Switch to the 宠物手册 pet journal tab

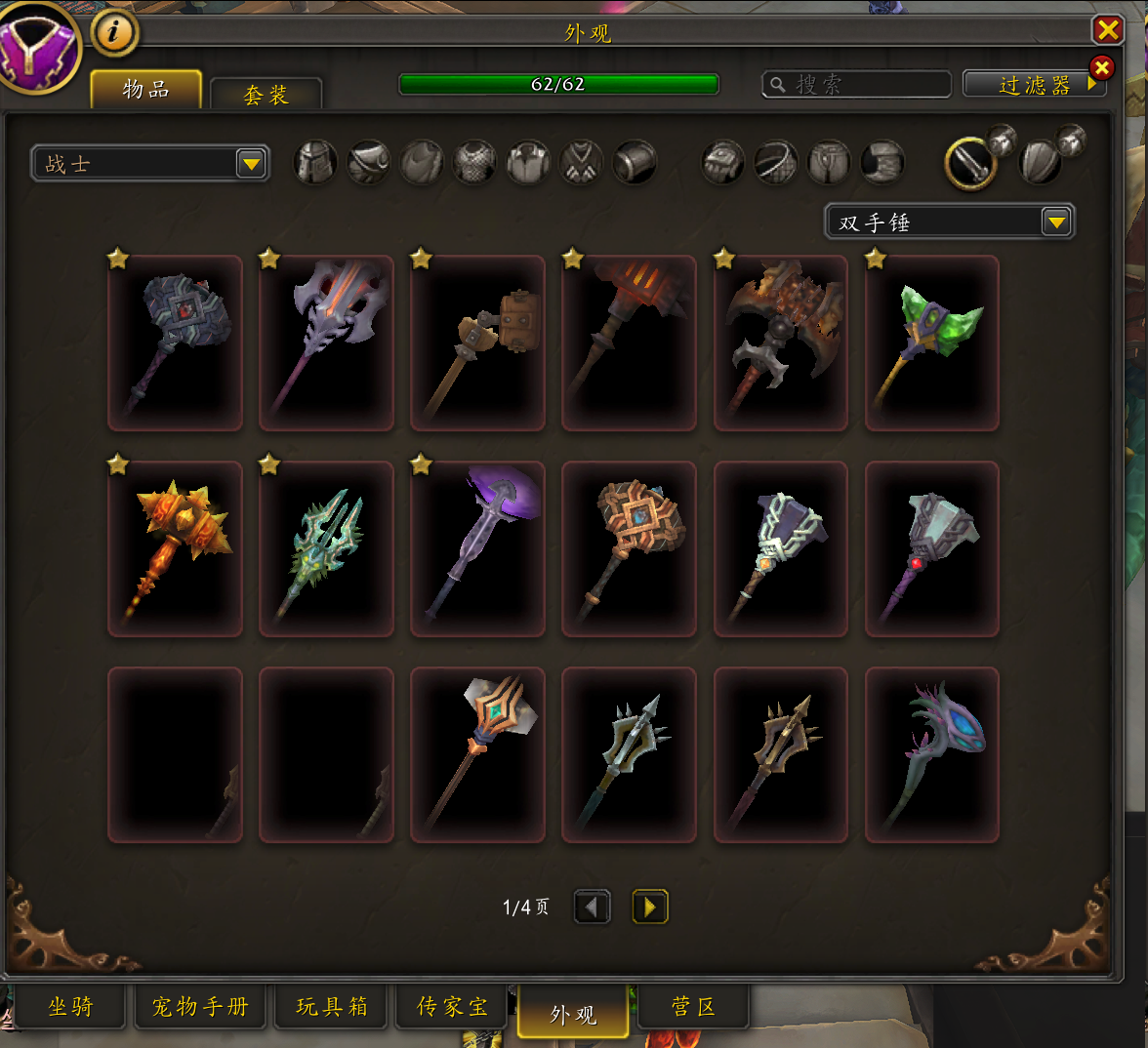tap(200, 1007)
